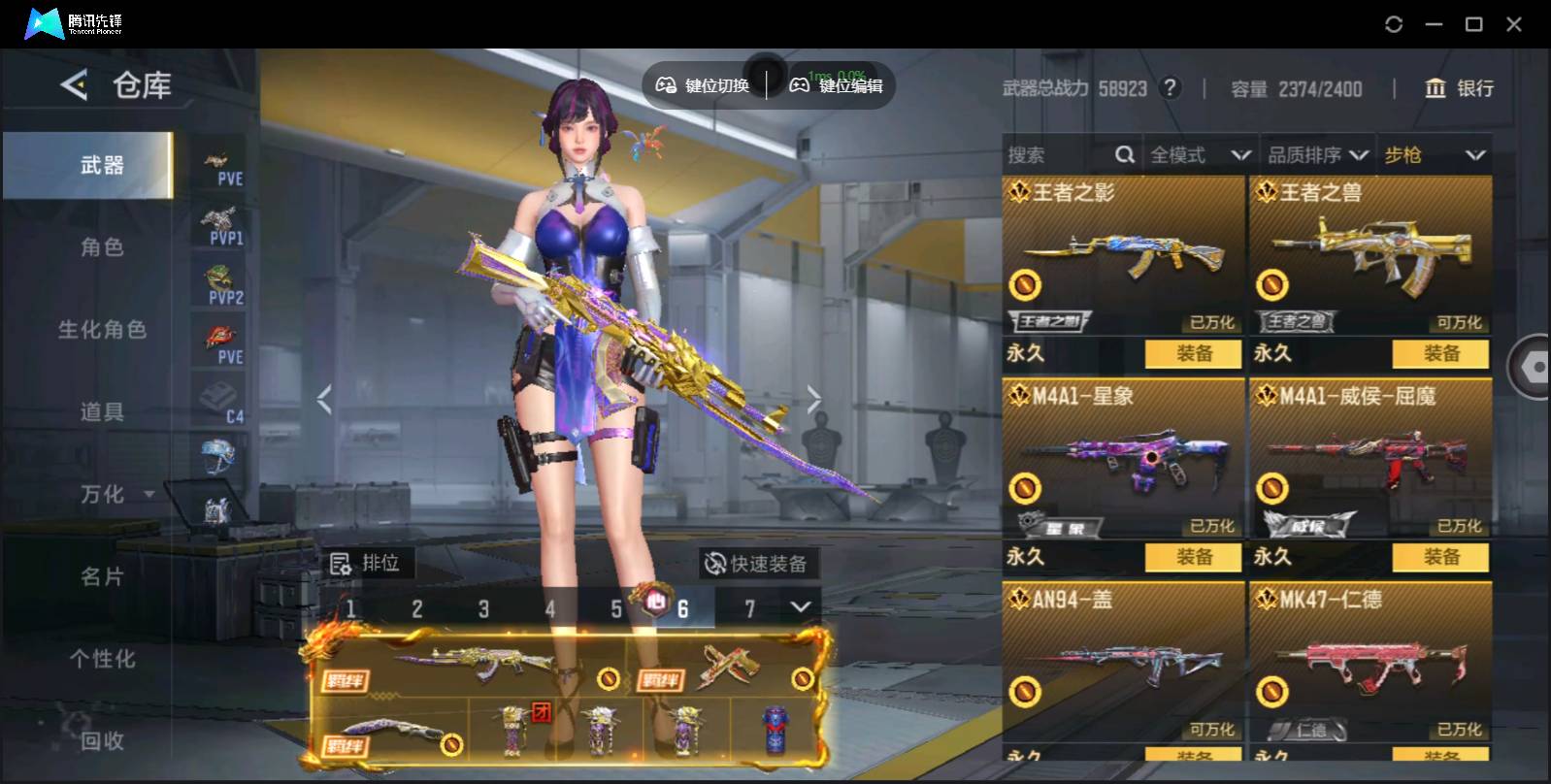Switch to the 角色 character category

101,247
